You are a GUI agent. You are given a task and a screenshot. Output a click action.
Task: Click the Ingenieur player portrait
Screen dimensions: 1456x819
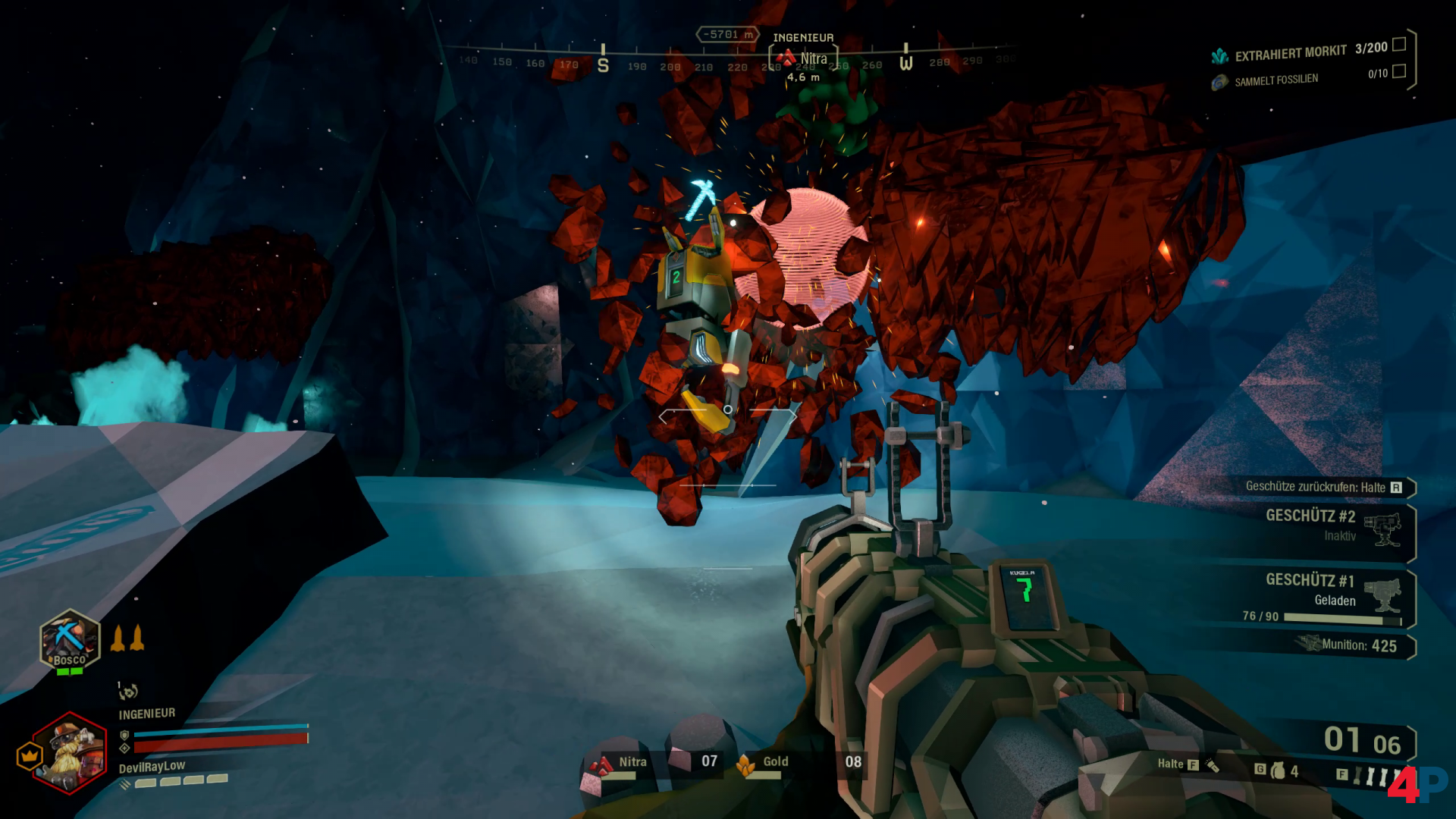[70, 752]
